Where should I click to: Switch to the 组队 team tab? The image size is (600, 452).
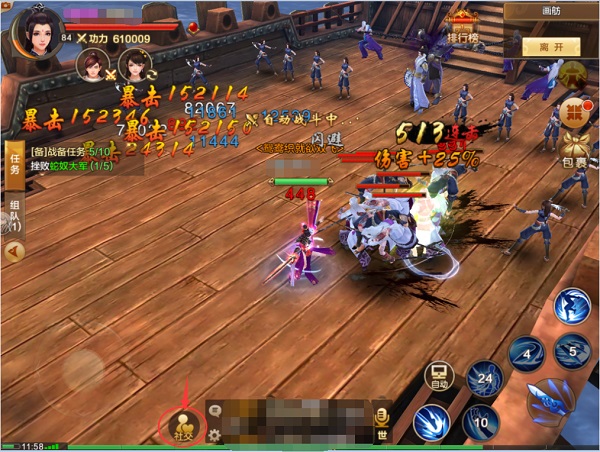(x=15, y=212)
